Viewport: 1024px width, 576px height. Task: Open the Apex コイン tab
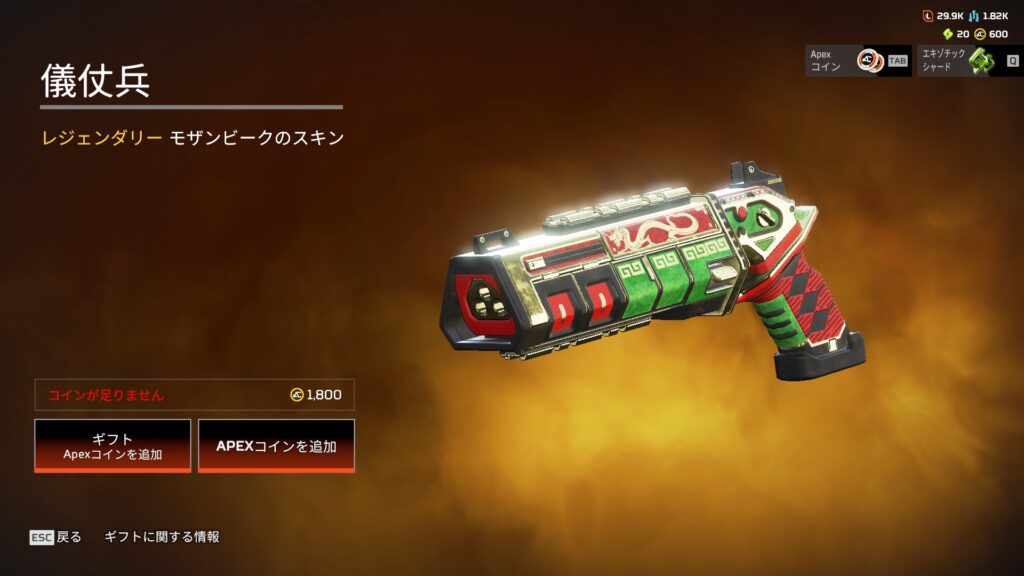coord(857,60)
